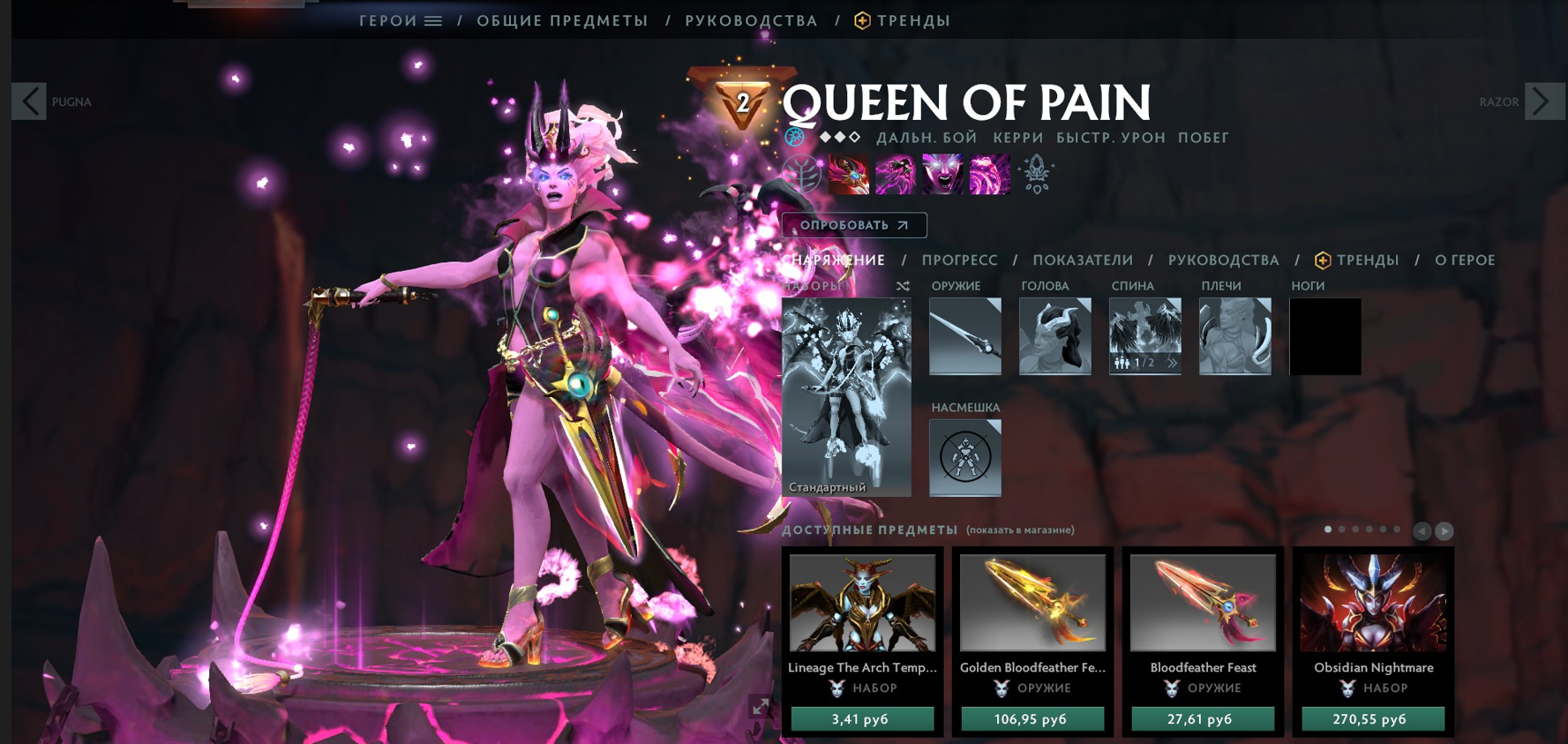1568x744 pixels.
Task: Buy Golden Bloodfeather Feast for 106,95 руб
Action: coord(1032,719)
